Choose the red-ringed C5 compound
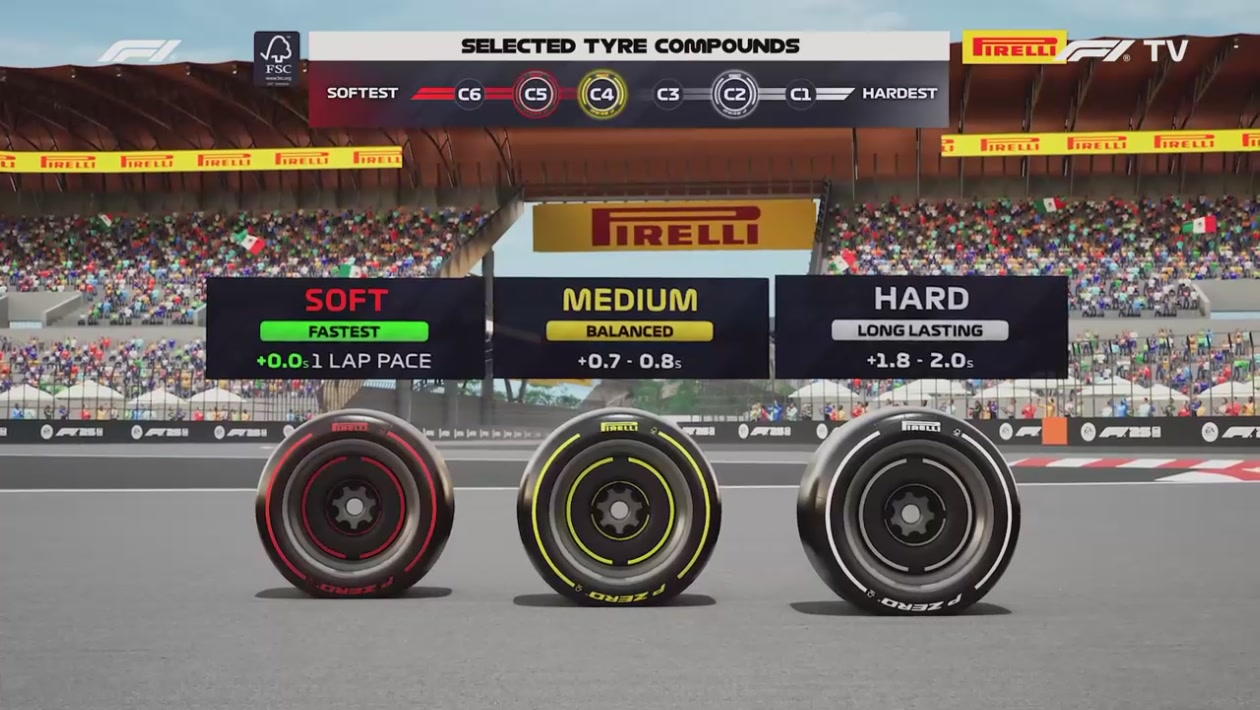 (x=536, y=94)
